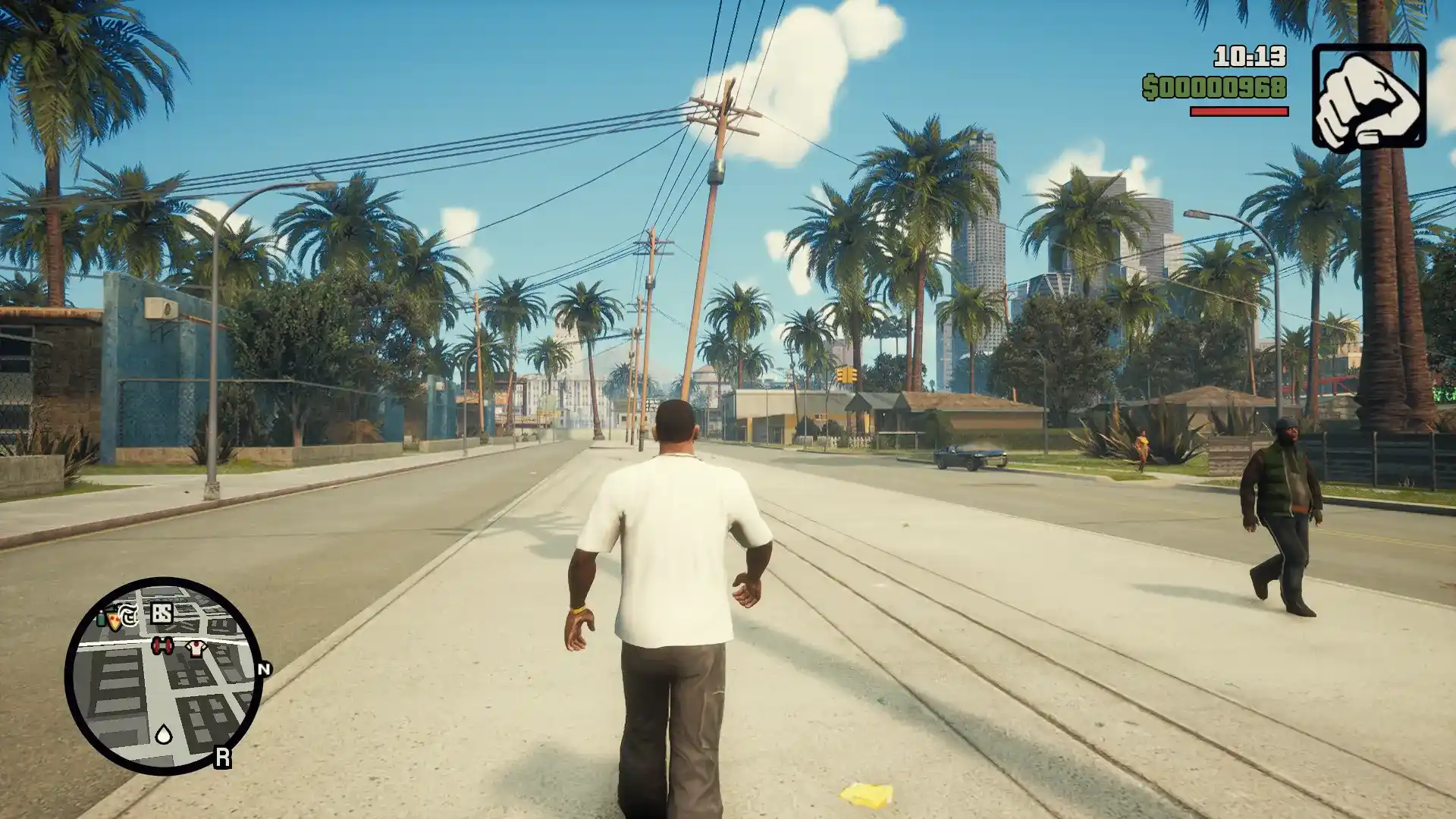Viewport: 1456px width, 819px height.
Task: Select the green spray can marker
Action: 102,618
